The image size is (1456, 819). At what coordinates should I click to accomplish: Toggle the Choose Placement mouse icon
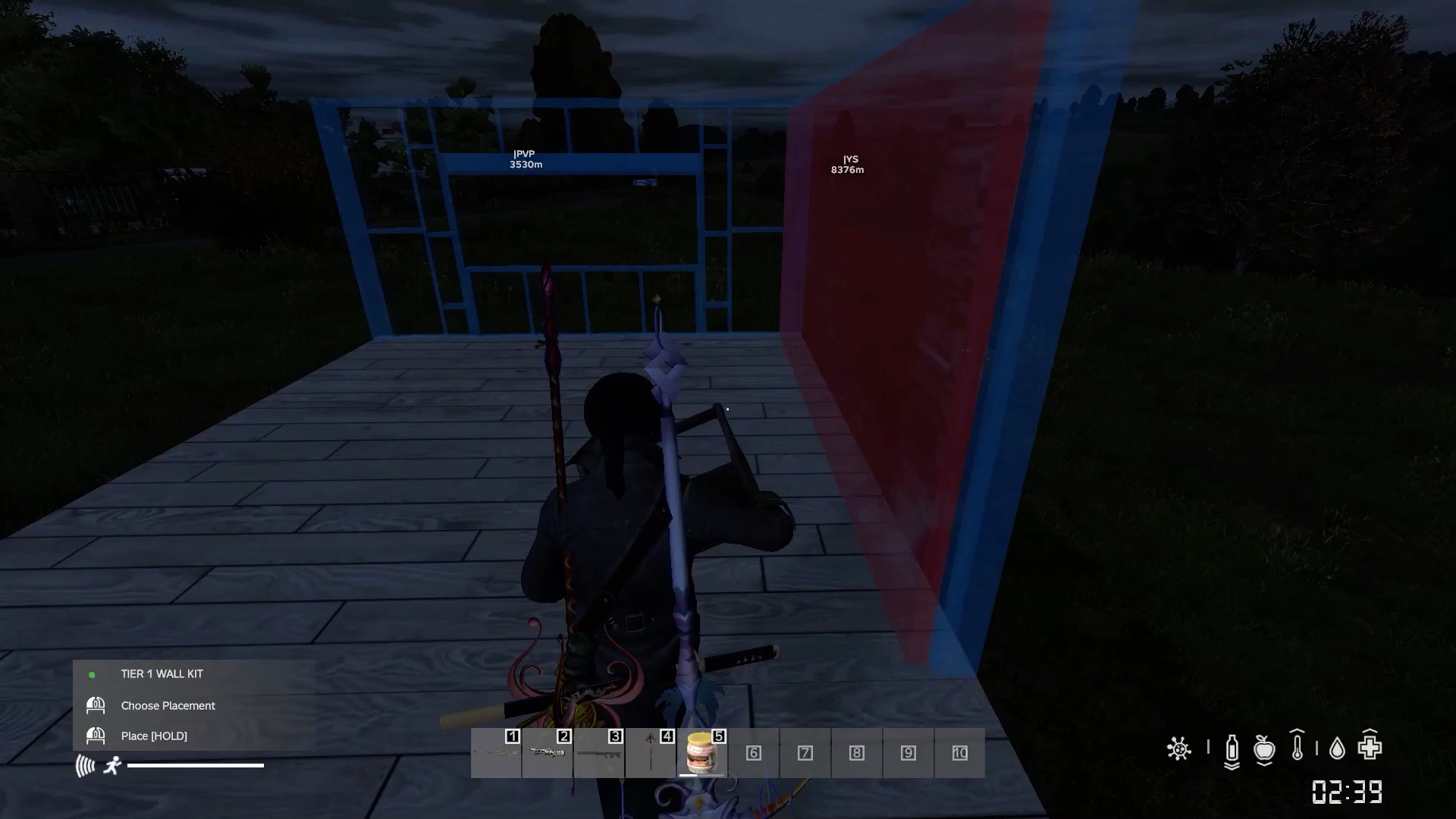[x=96, y=705]
